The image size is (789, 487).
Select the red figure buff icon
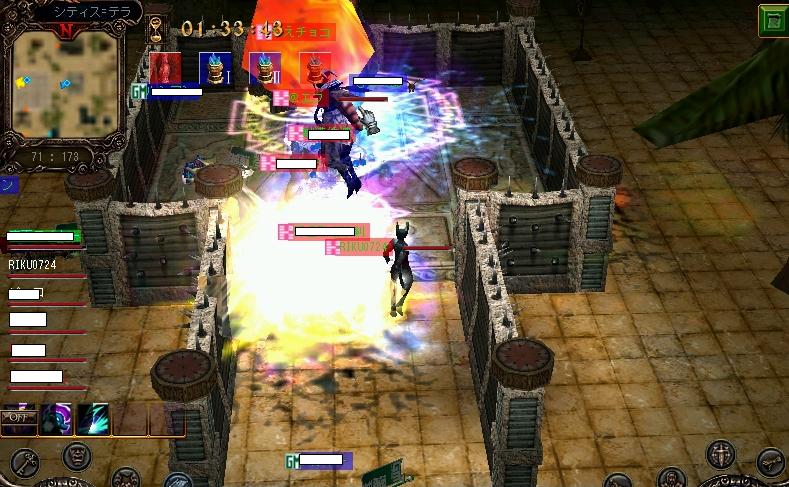166,67
